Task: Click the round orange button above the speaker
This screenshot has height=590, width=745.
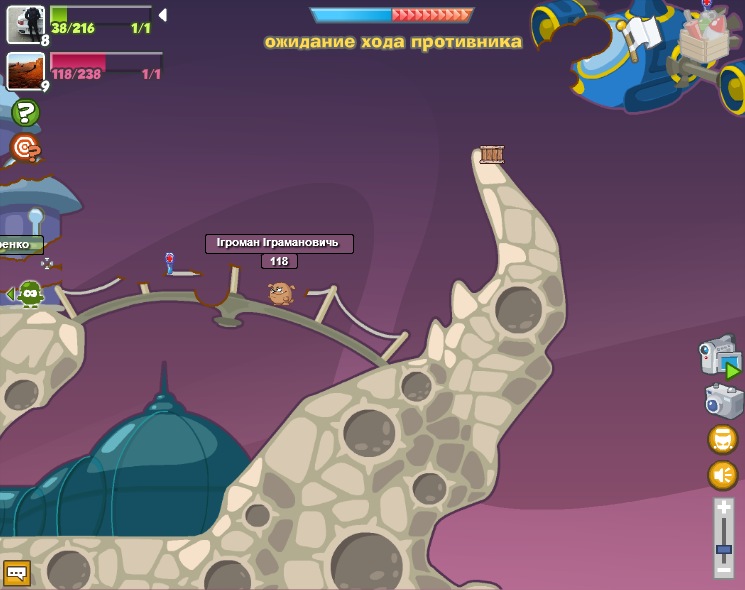Action: (722, 439)
